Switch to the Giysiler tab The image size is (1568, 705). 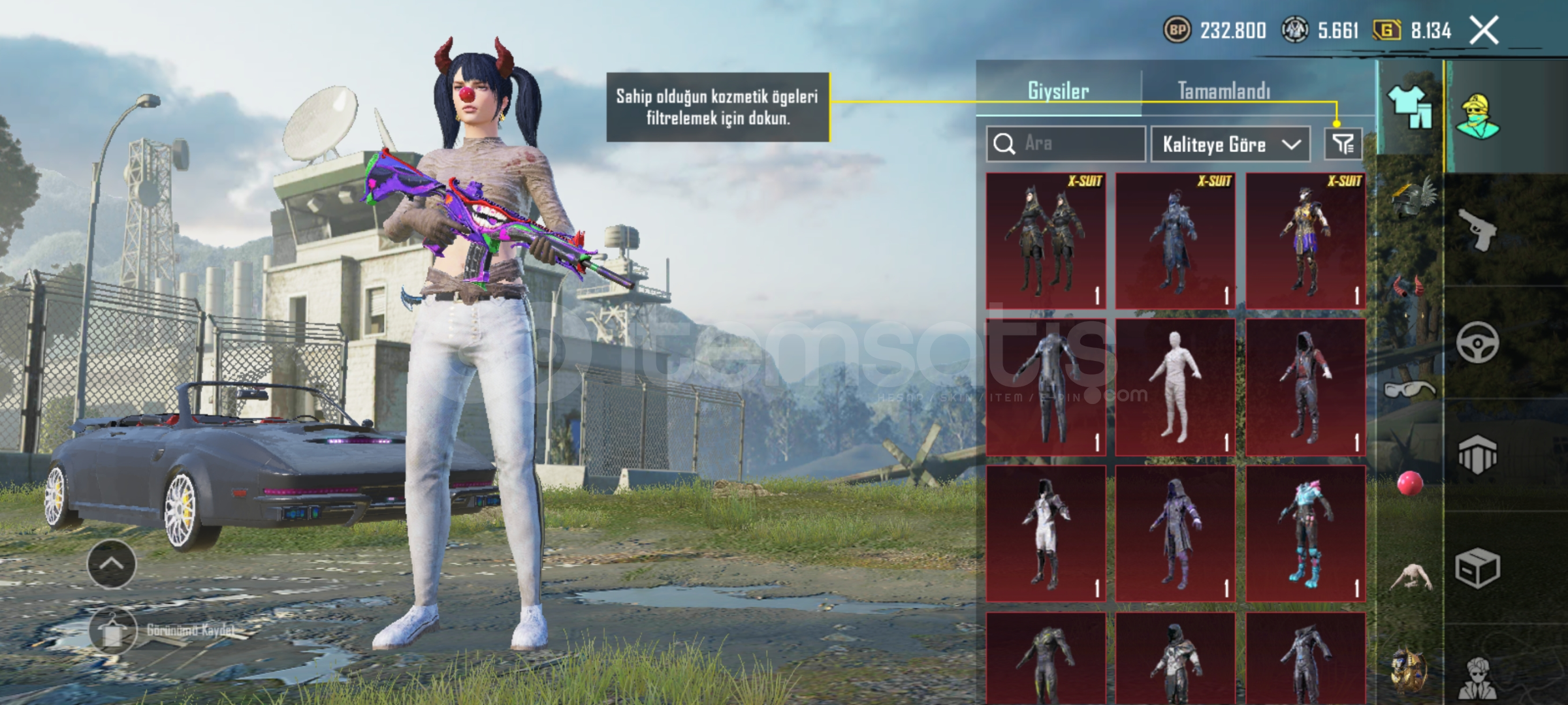point(1058,91)
